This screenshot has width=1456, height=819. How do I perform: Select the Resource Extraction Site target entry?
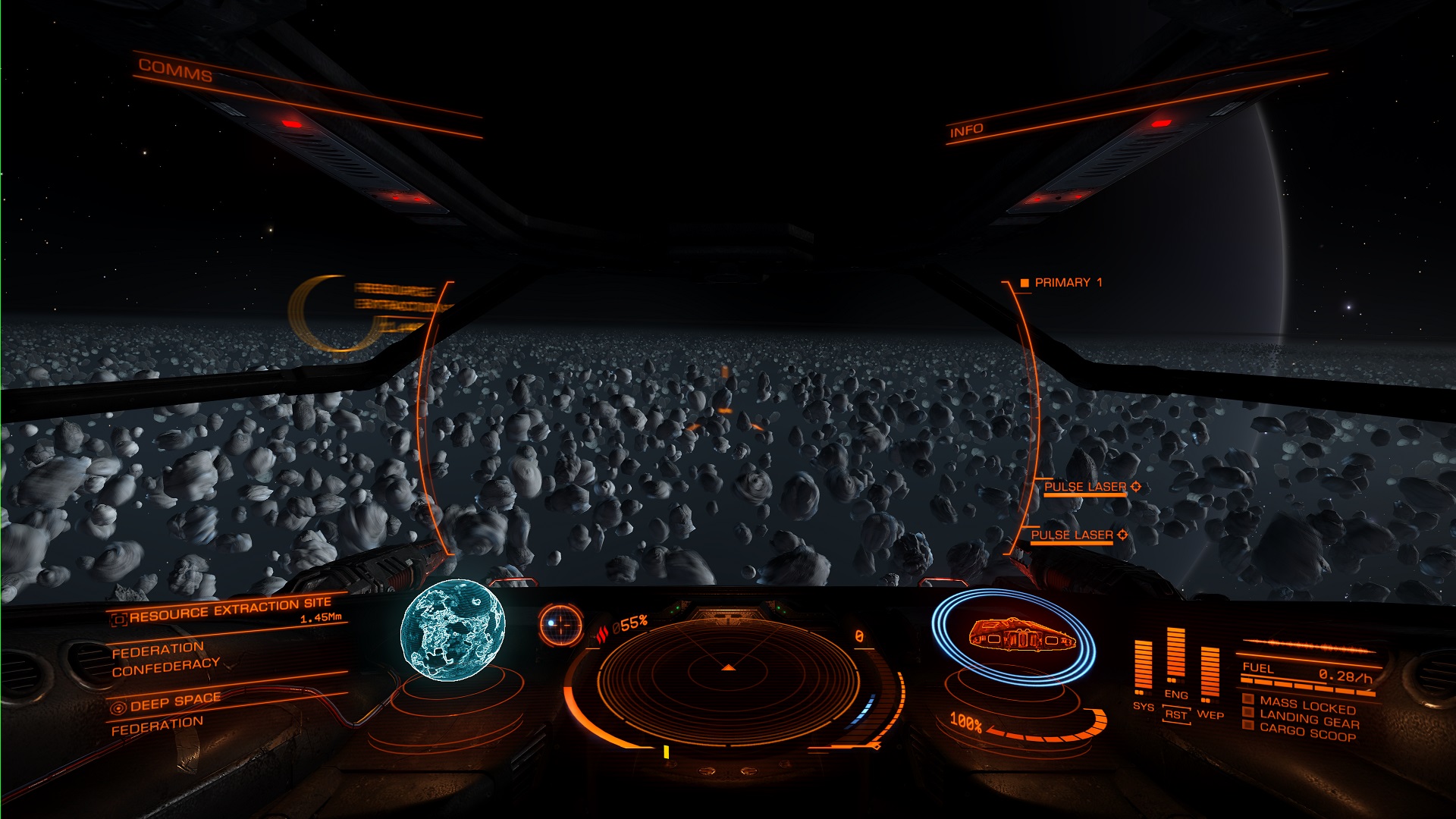pyautogui.click(x=230, y=609)
